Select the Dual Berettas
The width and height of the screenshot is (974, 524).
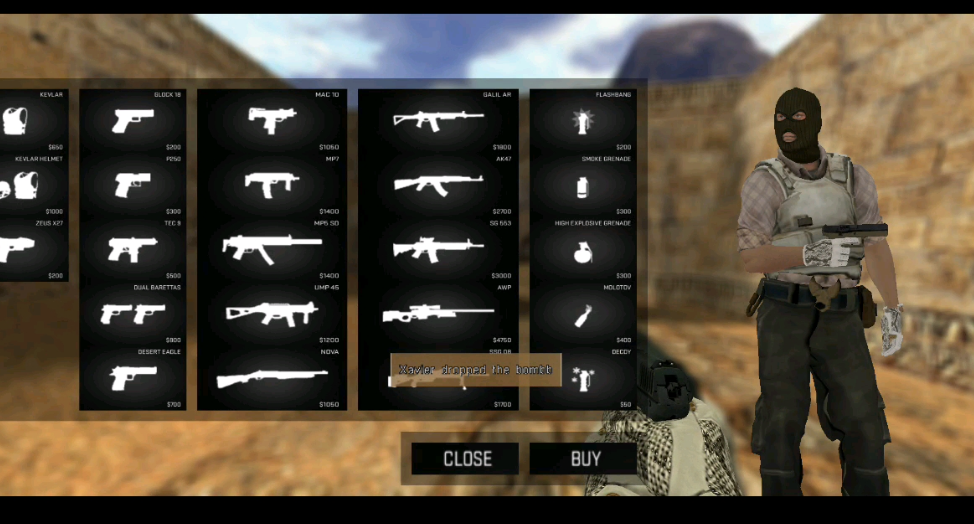[133, 313]
